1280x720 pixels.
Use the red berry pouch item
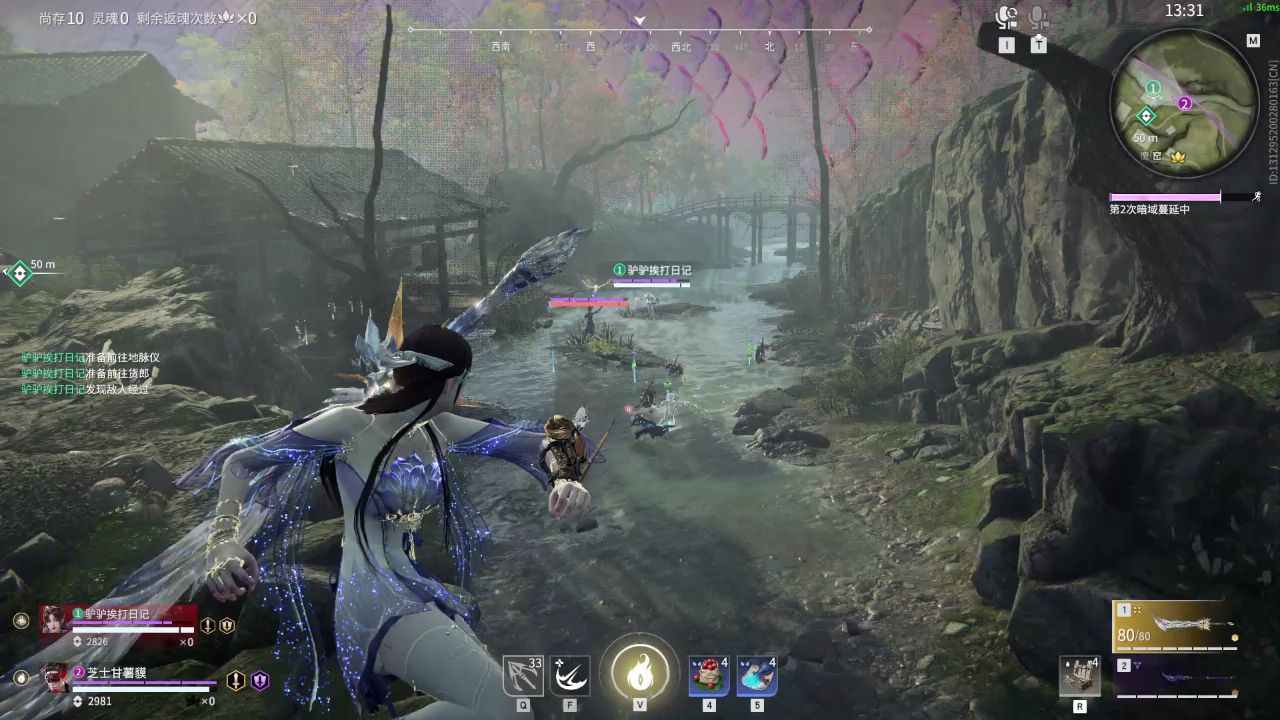[709, 676]
